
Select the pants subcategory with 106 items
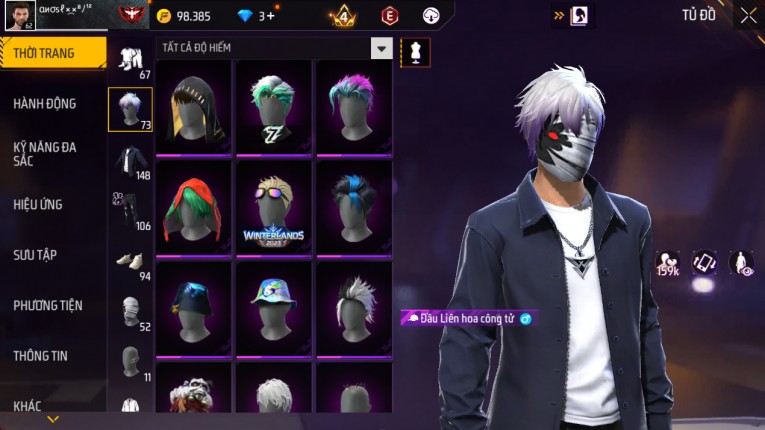click(130, 210)
